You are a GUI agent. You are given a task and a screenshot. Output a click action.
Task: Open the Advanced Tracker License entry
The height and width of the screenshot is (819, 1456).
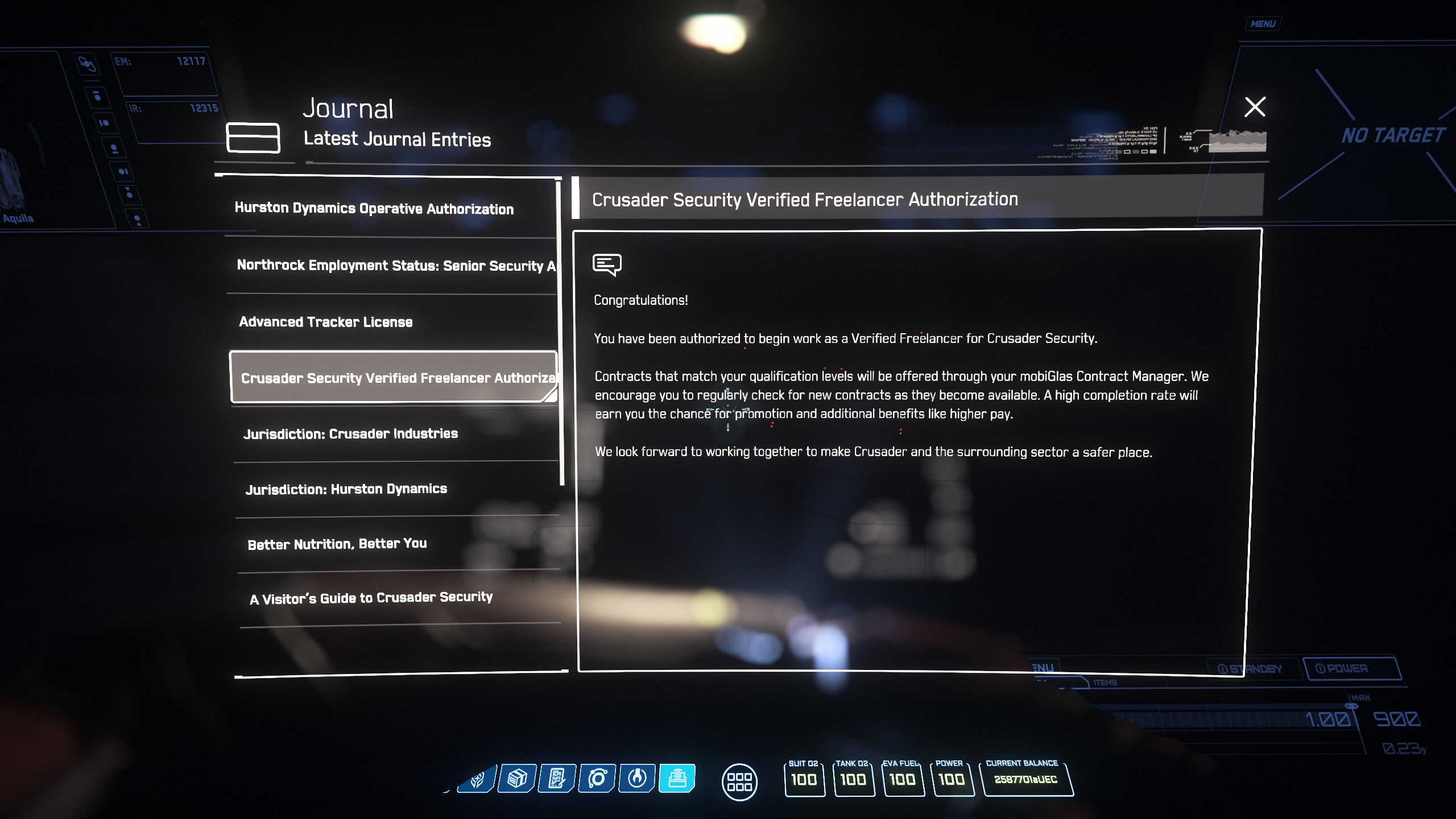[x=326, y=322]
